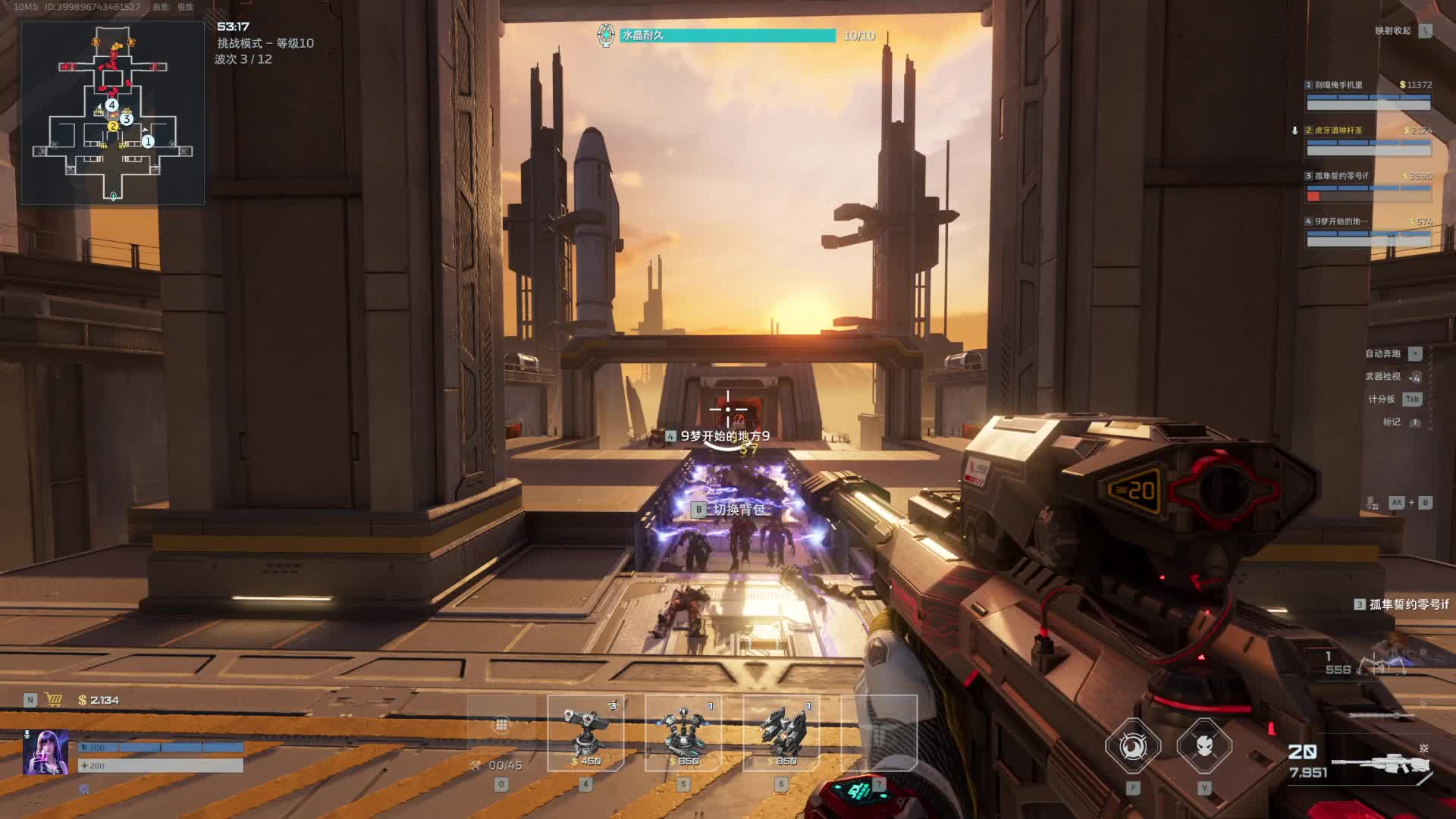Open the build grid slot

pyautogui.click(x=501, y=726)
